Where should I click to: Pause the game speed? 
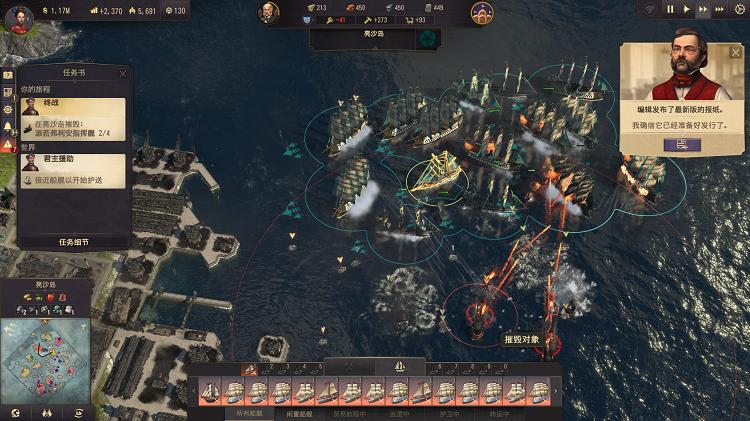(671, 9)
